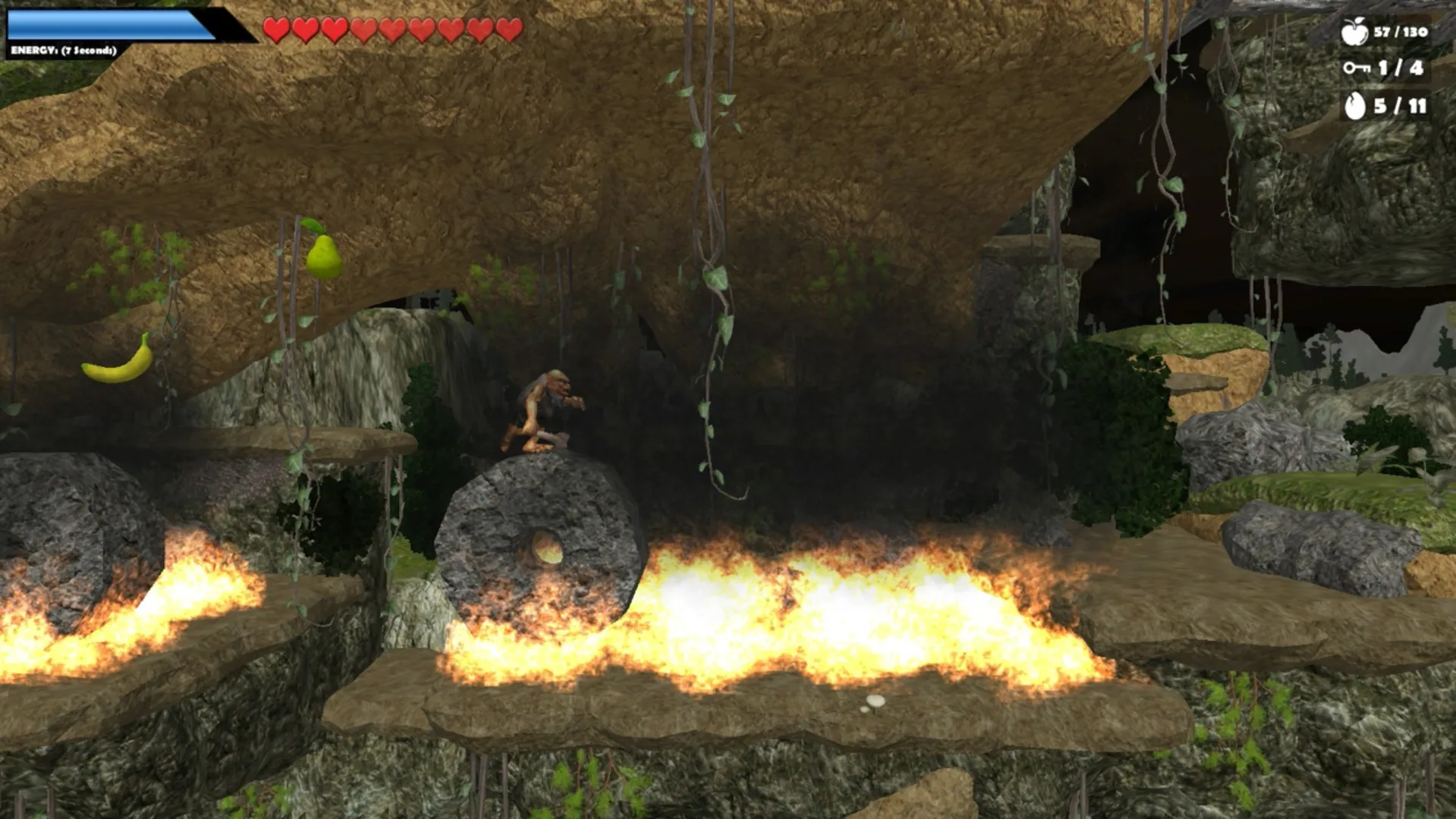Click the egg icon showing 5 / 11
1456x819 pixels.
coord(1356,106)
